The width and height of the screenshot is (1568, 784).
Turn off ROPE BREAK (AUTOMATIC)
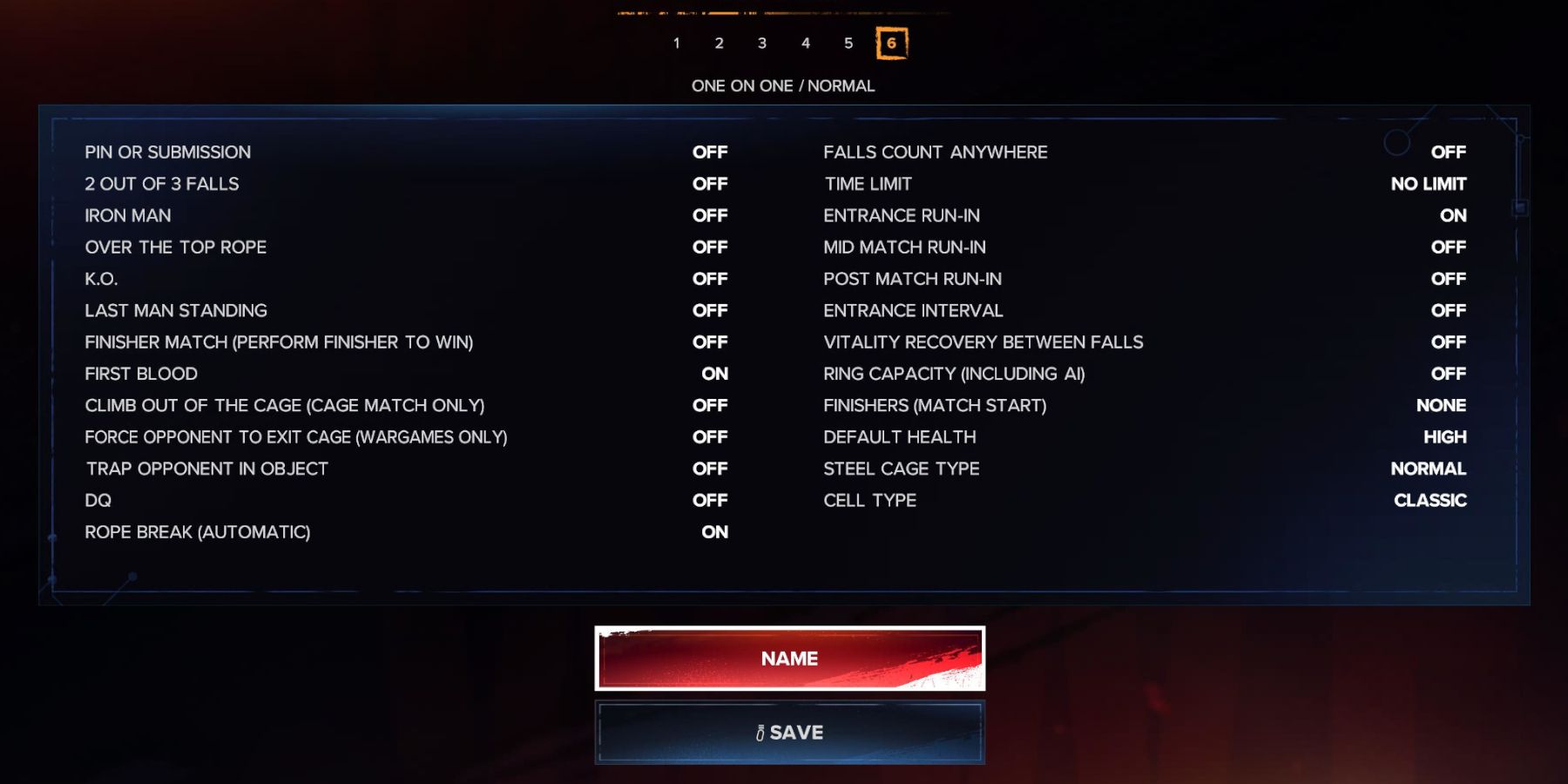pos(716,531)
